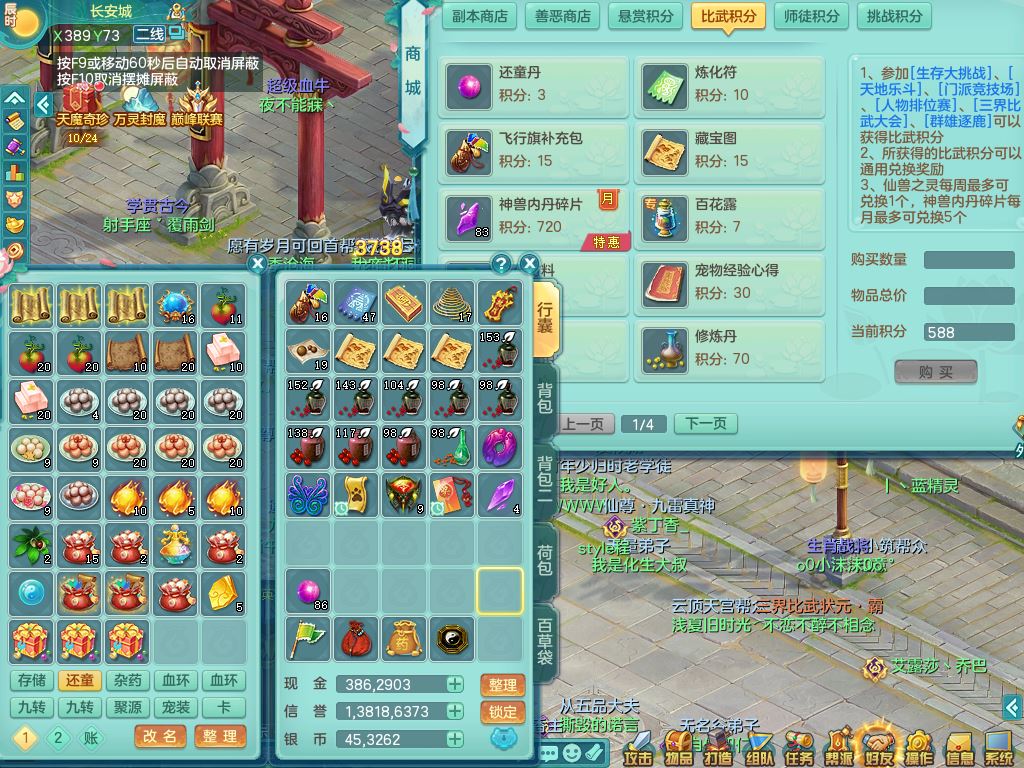Open the 天魔奇珍 event icon
Image resolution: width=1024 pixels, height=768 pixels.
click(x=82, y=108)
